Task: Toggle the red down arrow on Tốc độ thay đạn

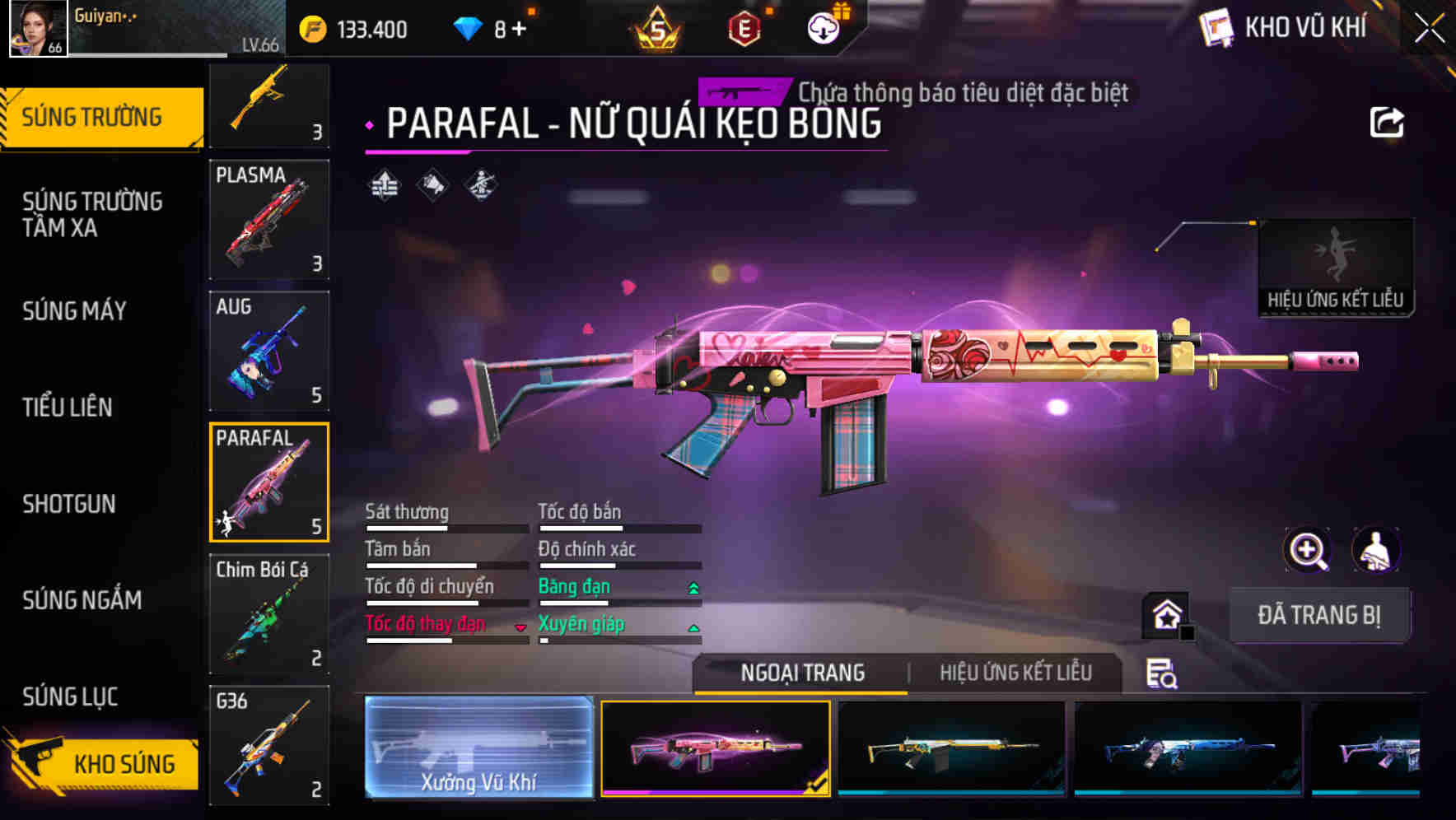Action: [521, 626]
